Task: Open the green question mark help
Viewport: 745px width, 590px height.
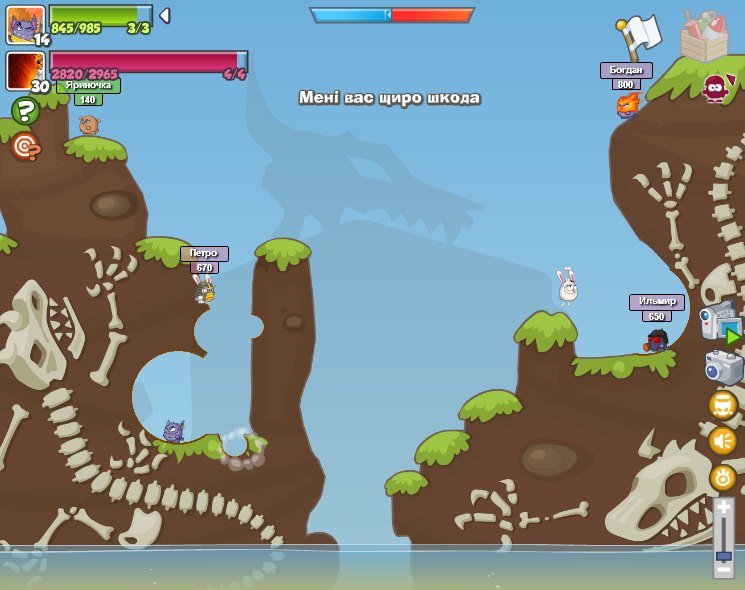Action: pos(25,110)
